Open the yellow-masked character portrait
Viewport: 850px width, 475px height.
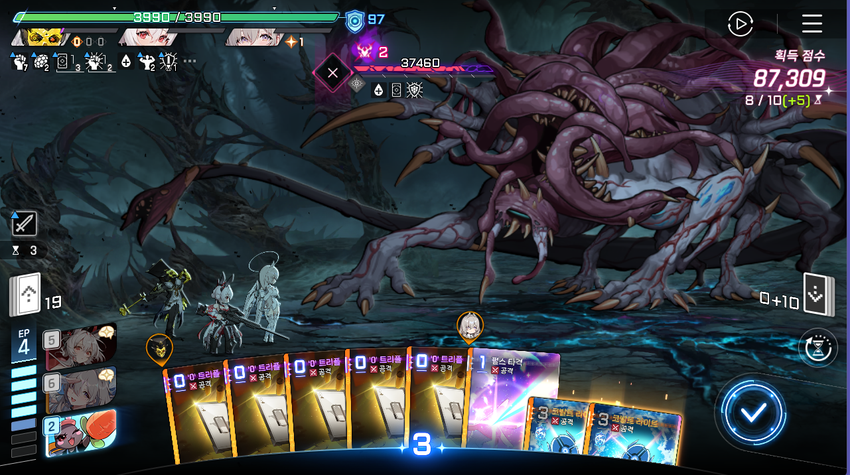(43, 38)
